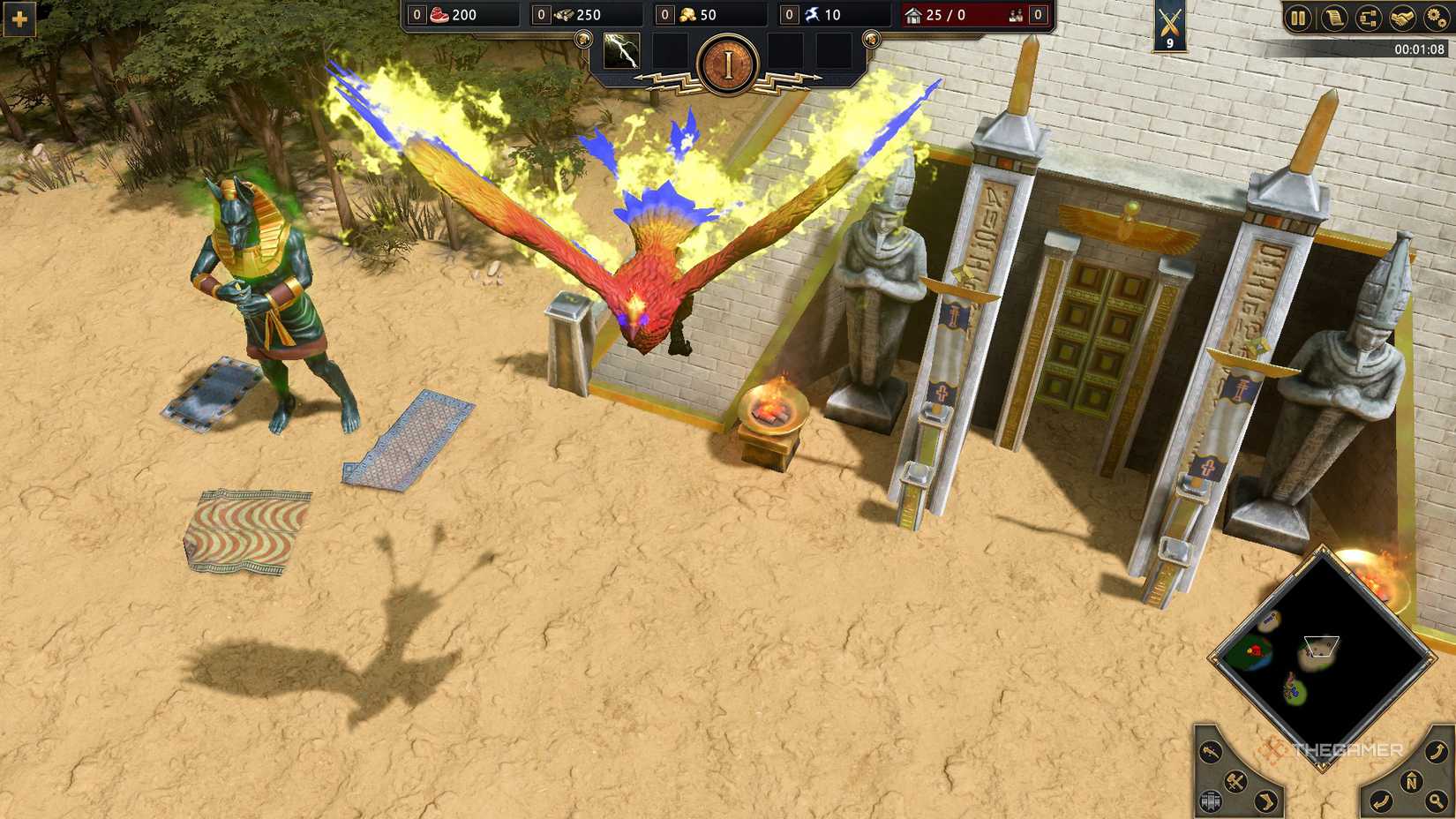This screenshot has width=1456, height=819.
Task: Open the tech tree icon
Action: [1369, 17]
